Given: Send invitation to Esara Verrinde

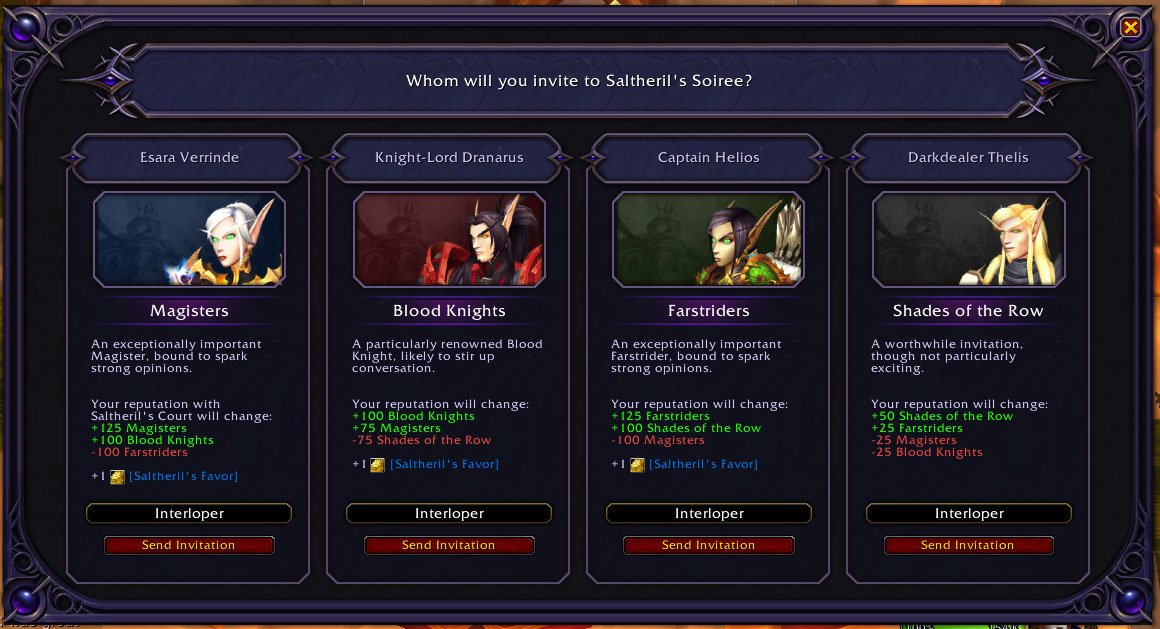Looking at the screenshot, I should click(189, 545).
